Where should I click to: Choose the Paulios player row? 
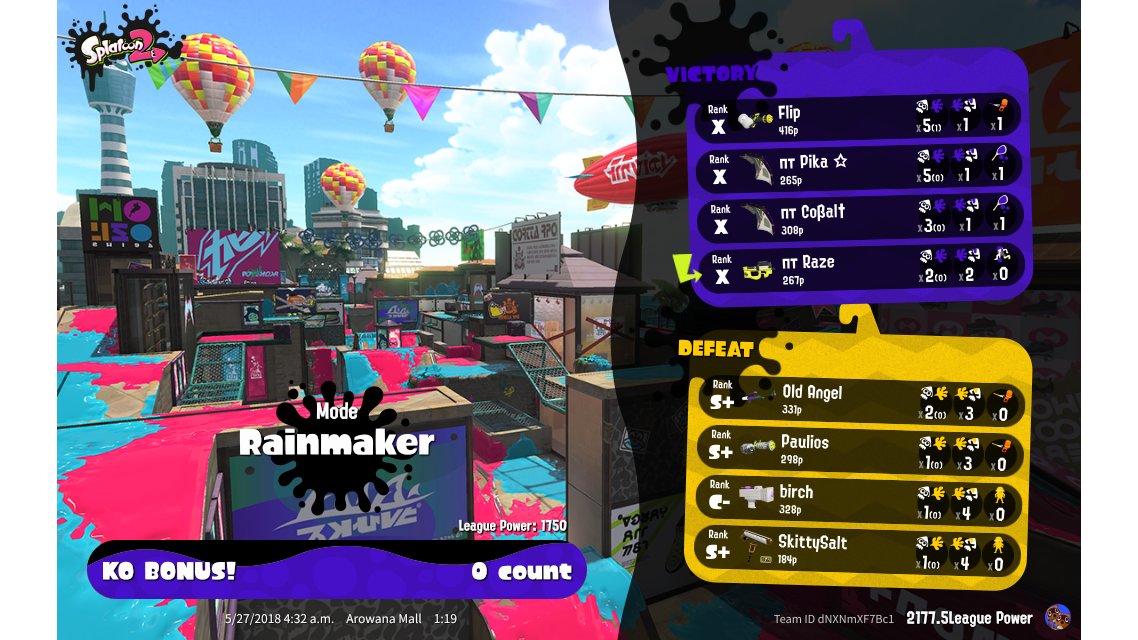click(860, 449)
